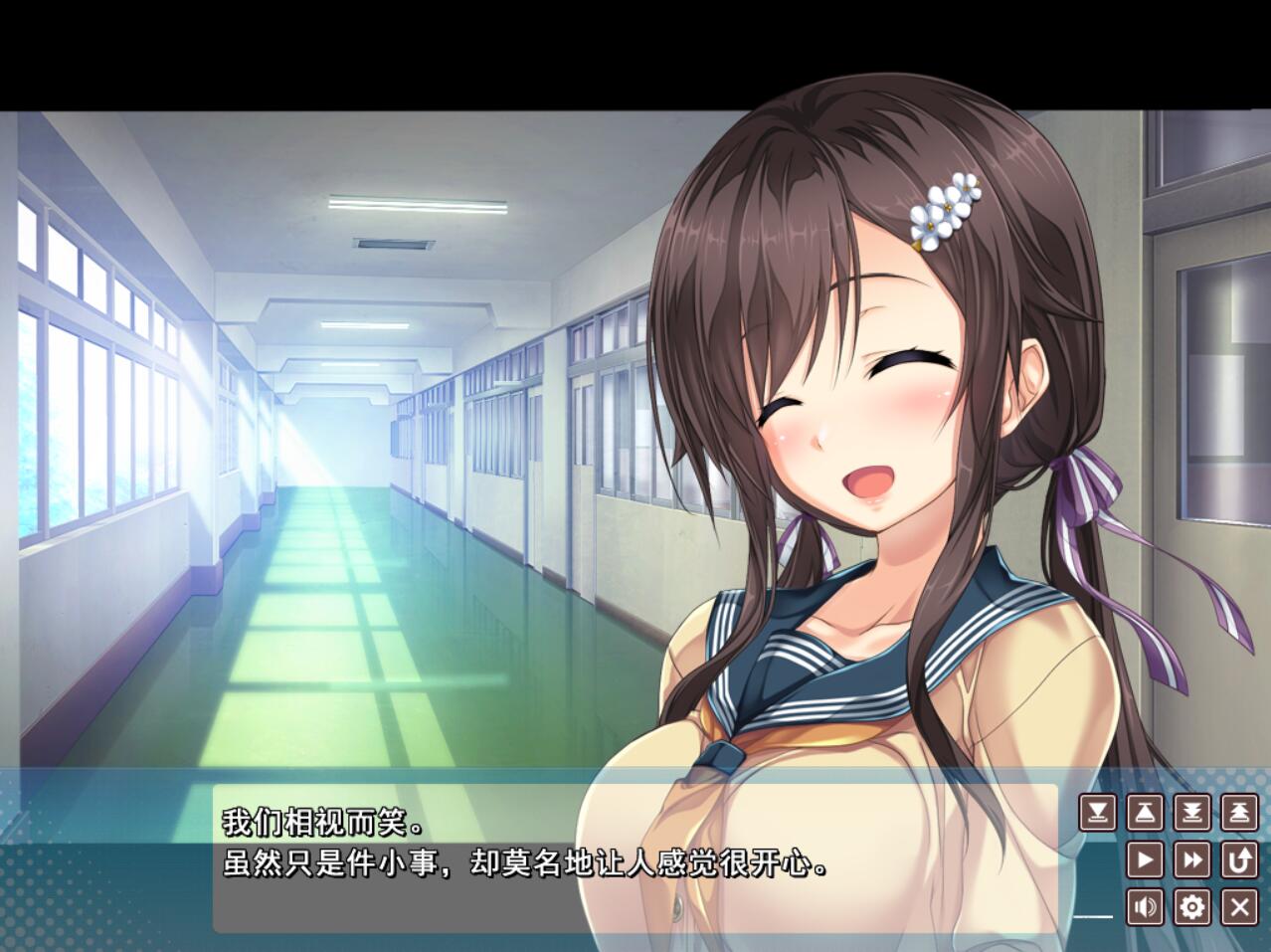Click the single up-arrow load icon
1271x952 pixels.
[1145, 813]
